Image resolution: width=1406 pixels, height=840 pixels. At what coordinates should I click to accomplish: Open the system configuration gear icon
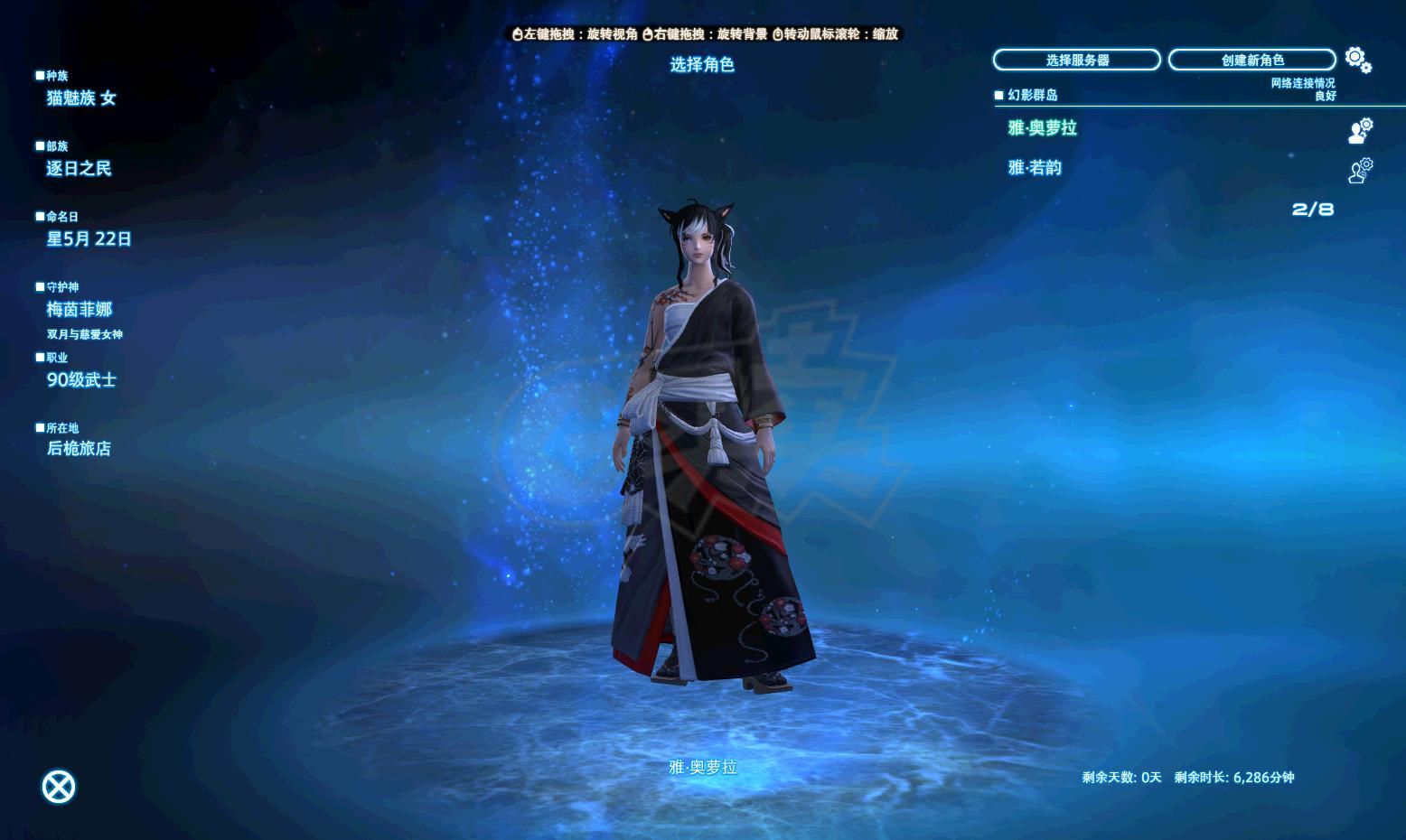click(x=1354, y=56)
